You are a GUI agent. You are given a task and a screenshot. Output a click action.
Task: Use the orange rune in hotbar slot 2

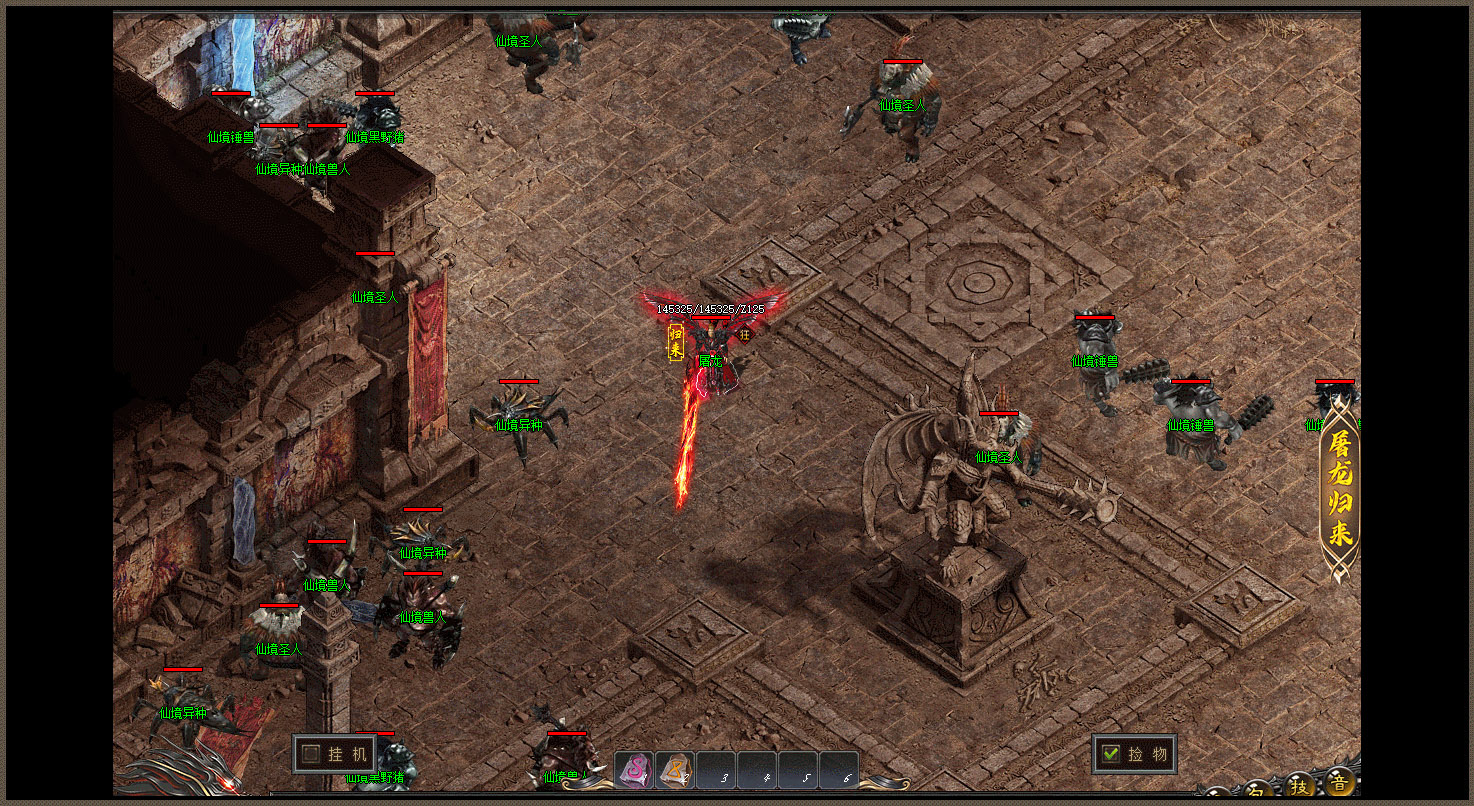point(675,770)
